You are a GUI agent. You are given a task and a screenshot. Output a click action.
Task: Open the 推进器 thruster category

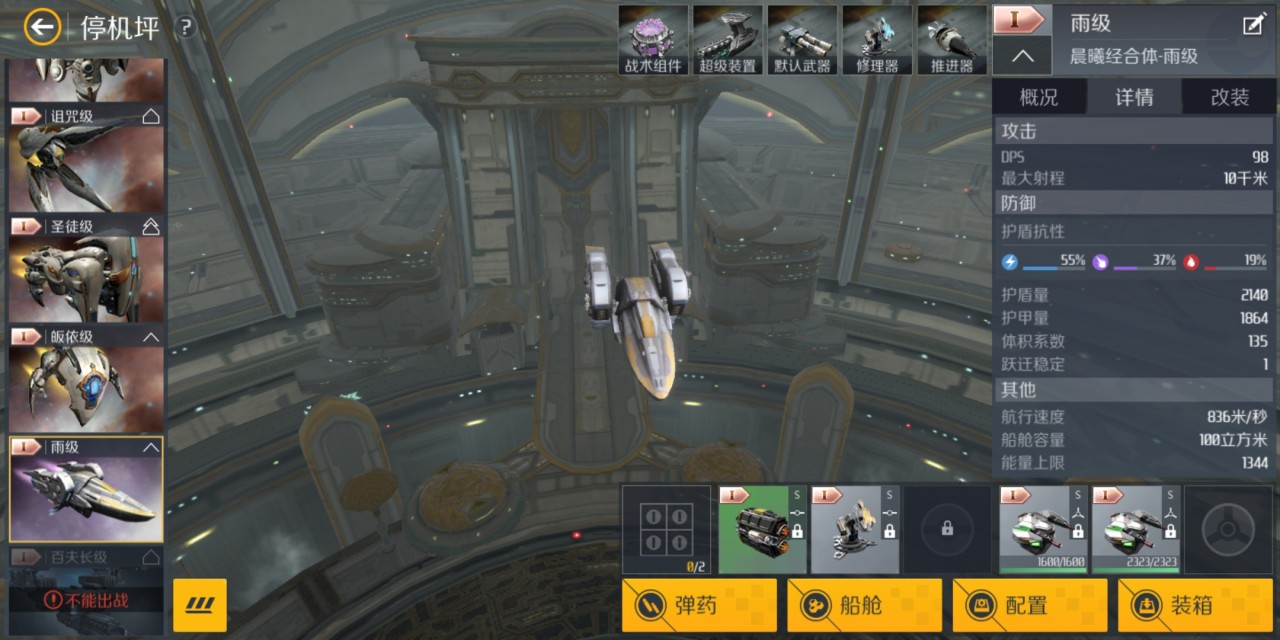(952, 40)
